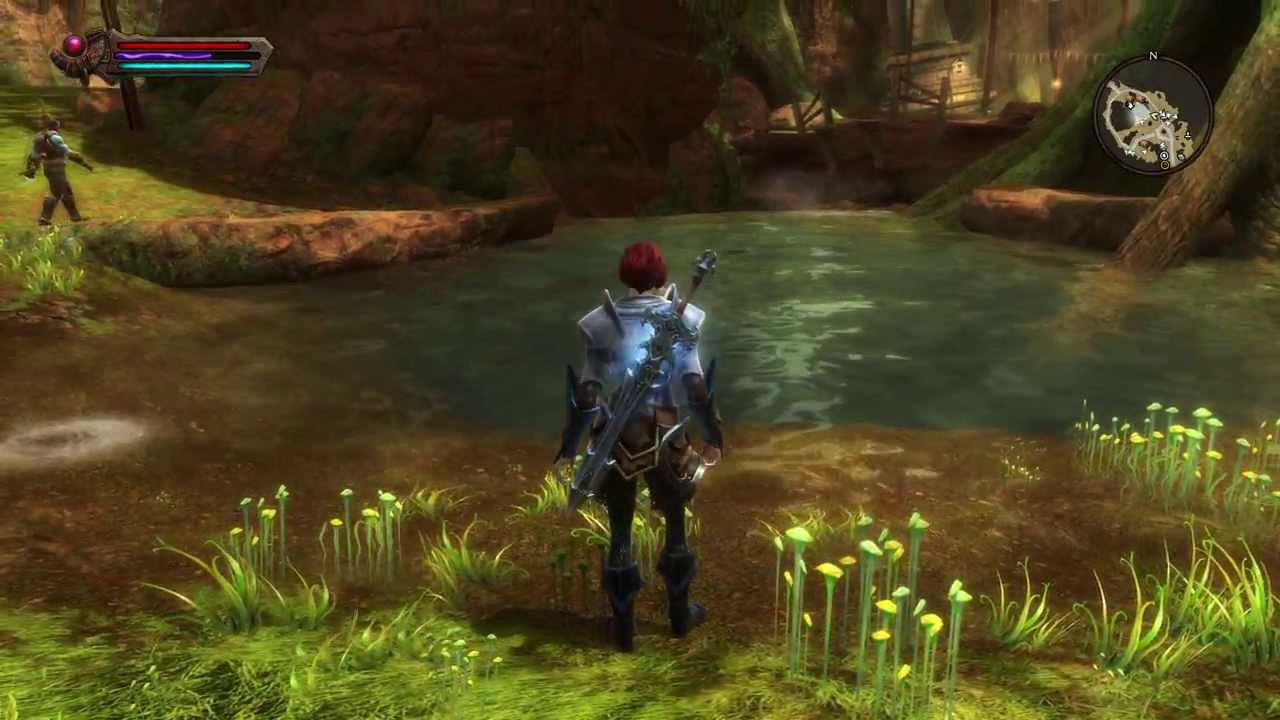Viewport: 1280px width, 720px height.
Task: Select the red-haired player character
Action: [x=640, y=420]
